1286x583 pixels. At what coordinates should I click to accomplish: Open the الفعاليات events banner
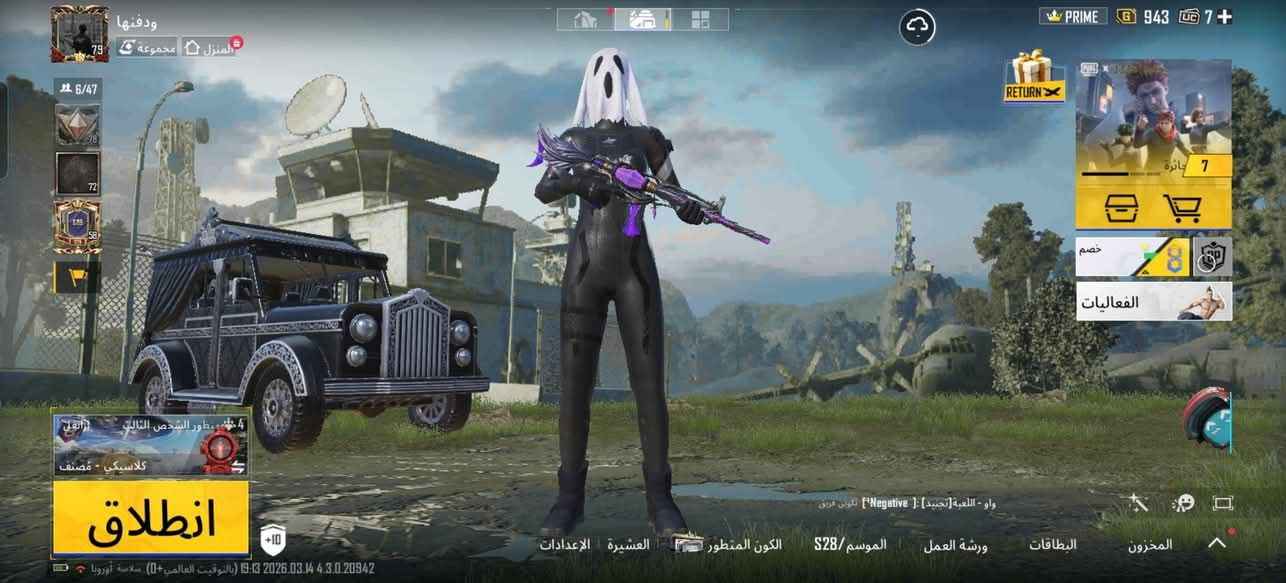1153,301
